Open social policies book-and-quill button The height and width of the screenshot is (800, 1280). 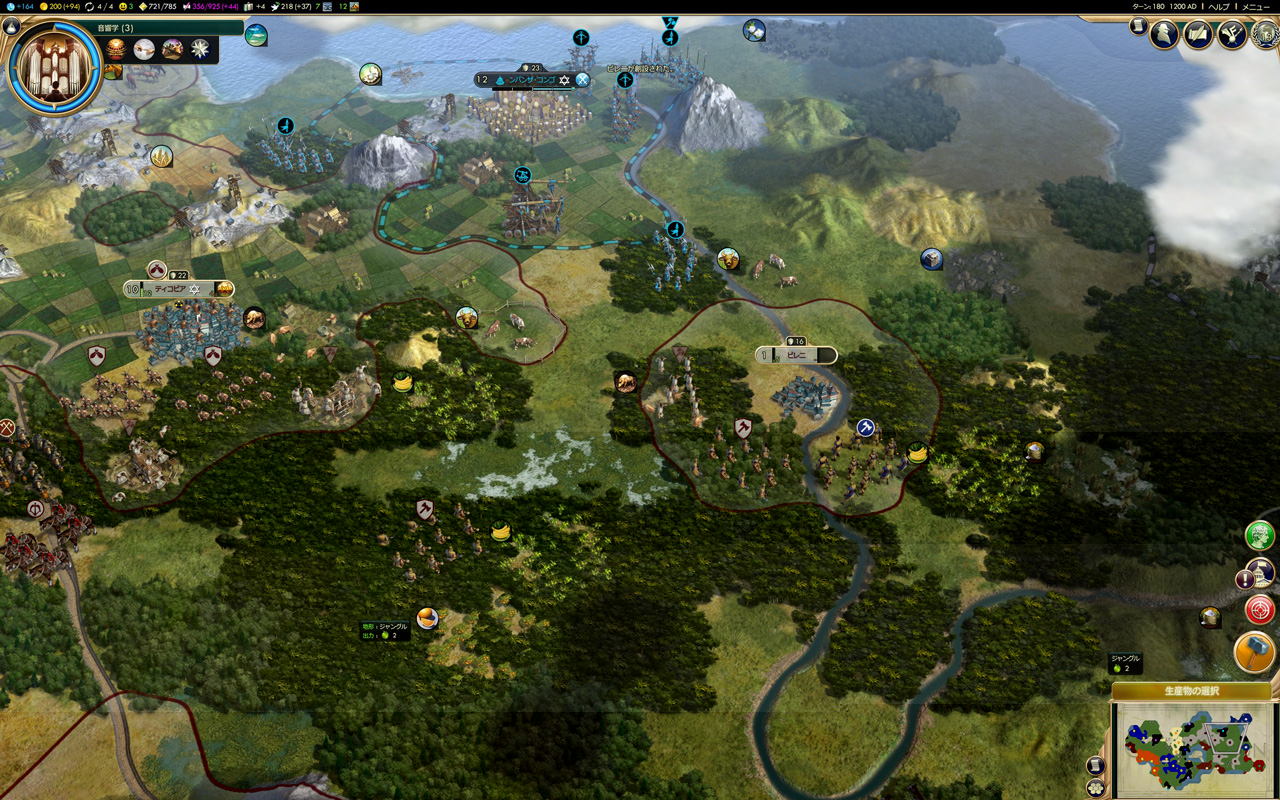(1198, 35)
